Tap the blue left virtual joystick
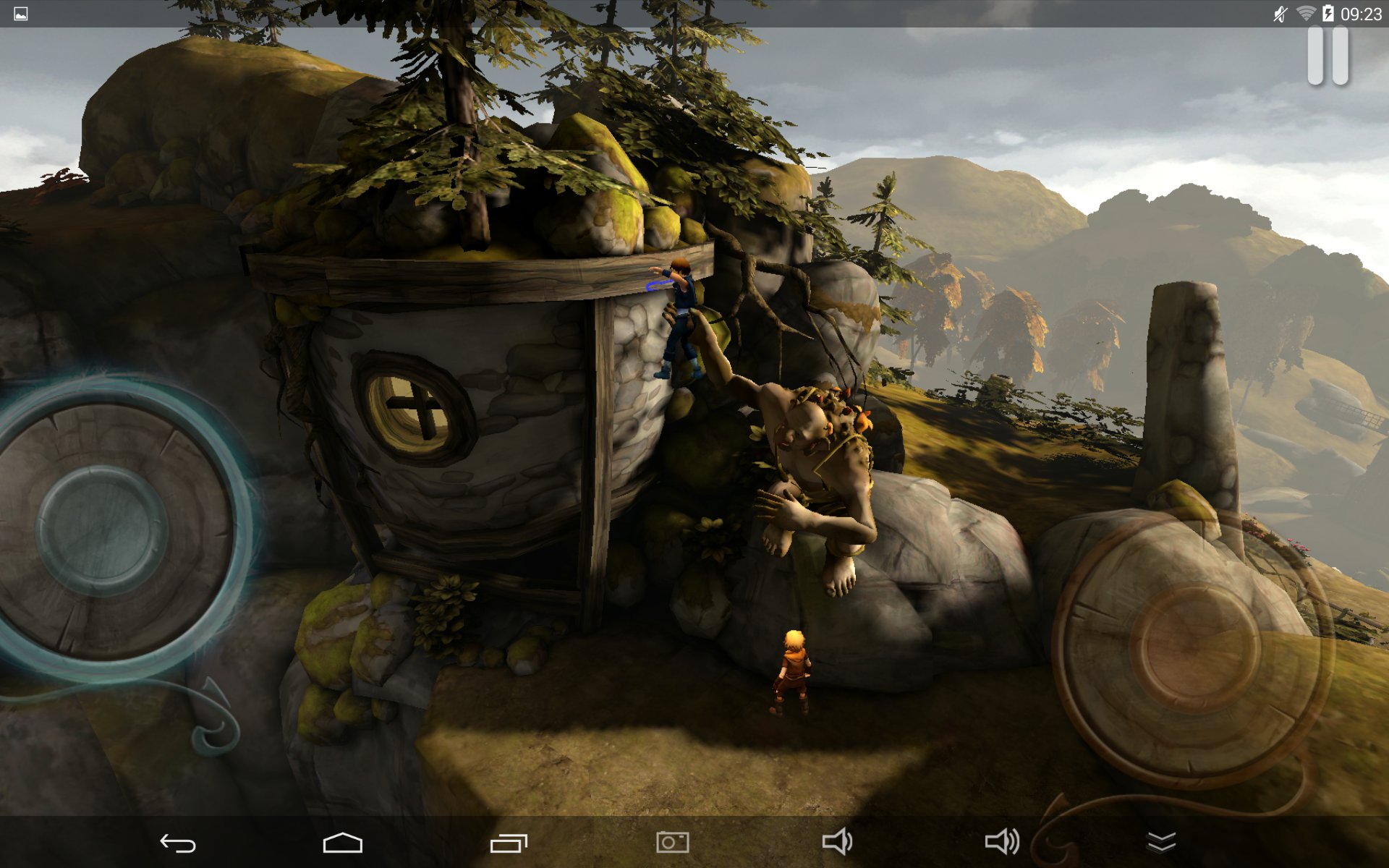 [x=102, y=530]
